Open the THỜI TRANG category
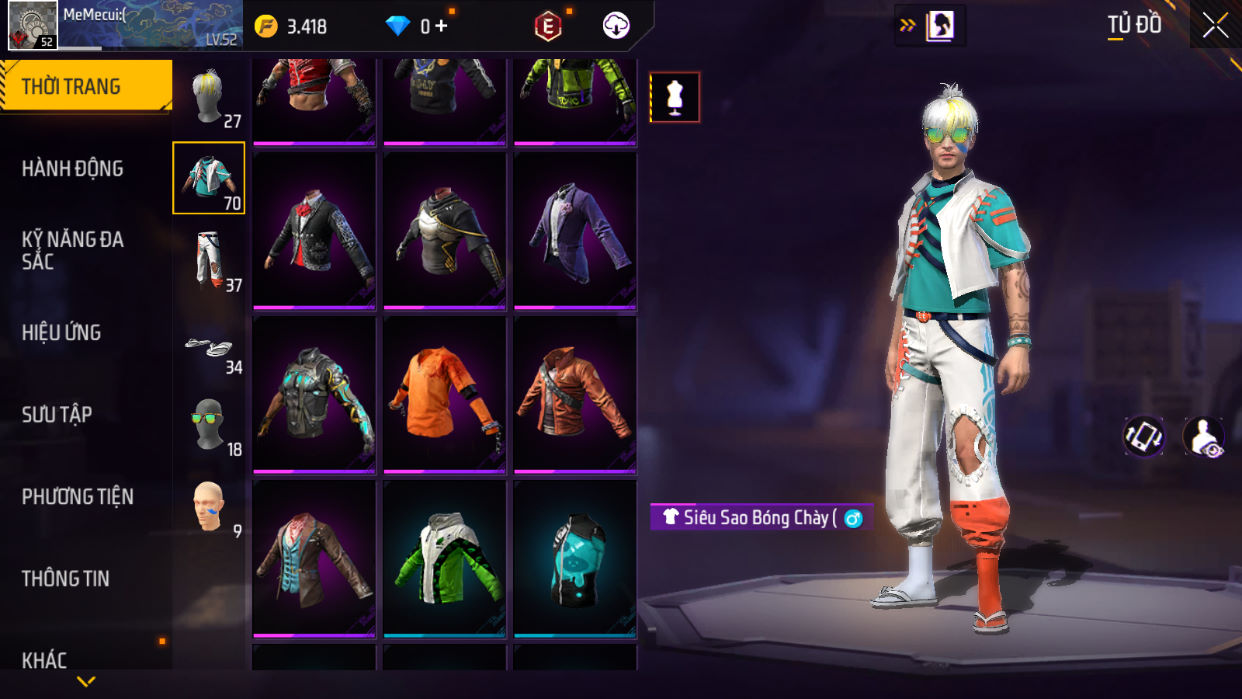The image size is (1242, 699). pyautogui.click(x=85, y=87)
